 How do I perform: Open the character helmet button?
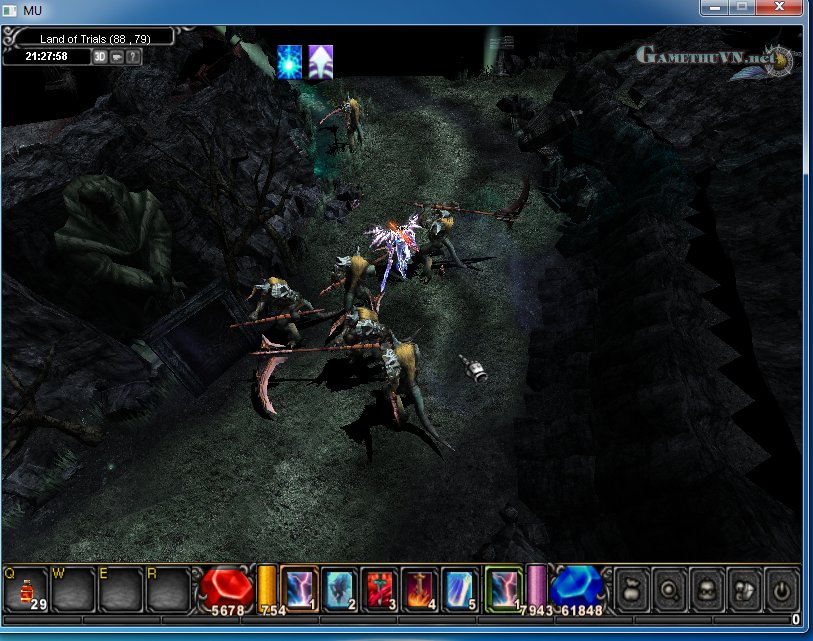pos(706,589)
